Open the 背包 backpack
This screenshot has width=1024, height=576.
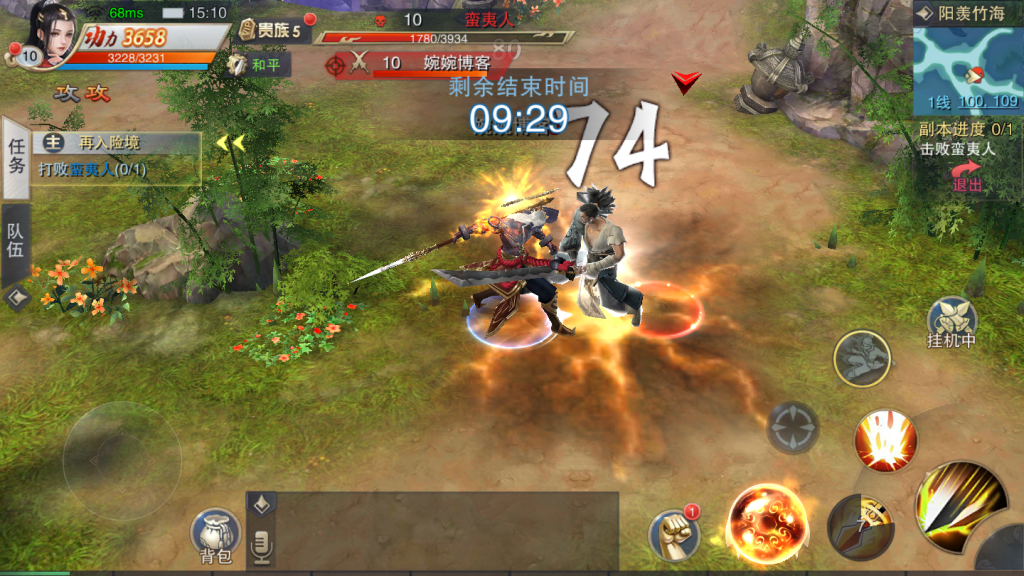click(x=216, y=536)
